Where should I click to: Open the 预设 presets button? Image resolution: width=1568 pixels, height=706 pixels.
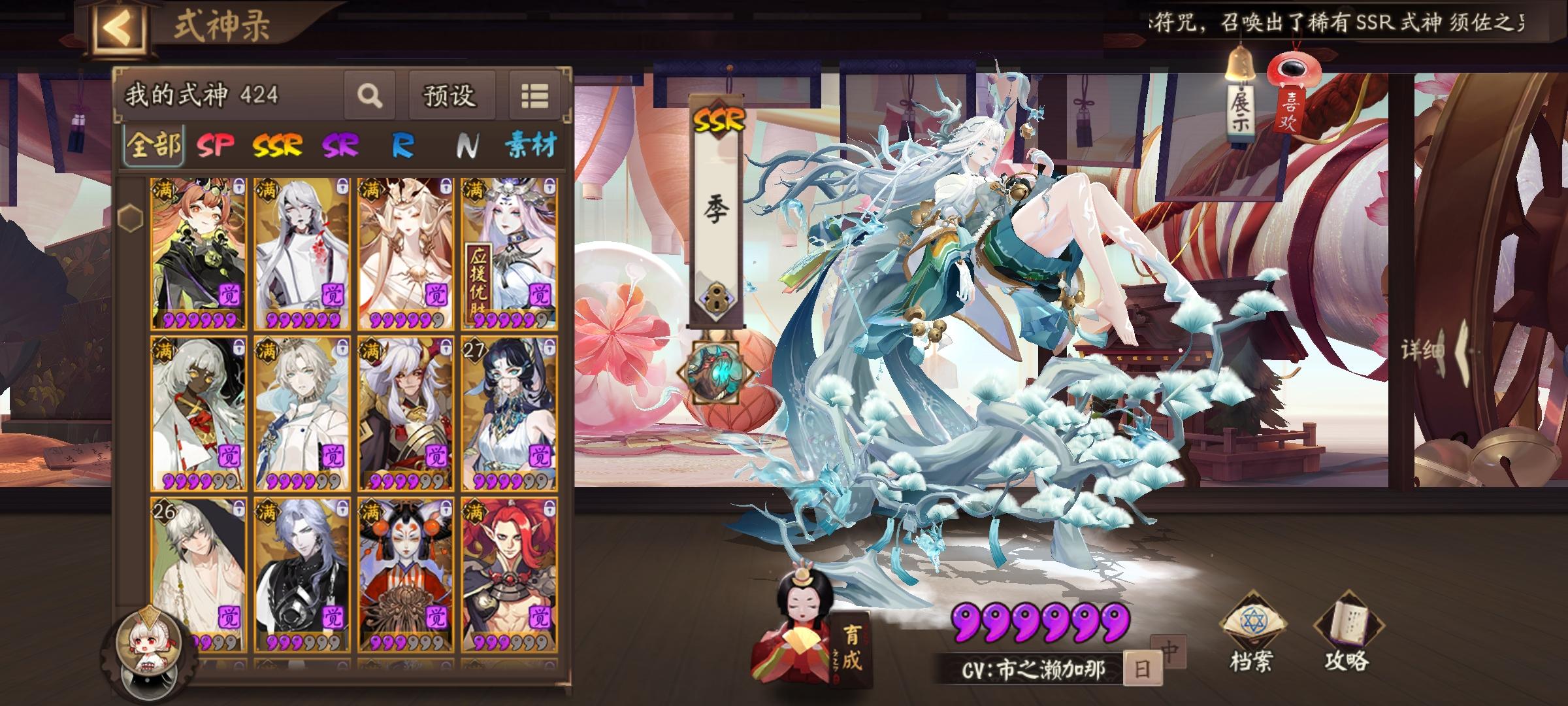(x=451, y=95)
